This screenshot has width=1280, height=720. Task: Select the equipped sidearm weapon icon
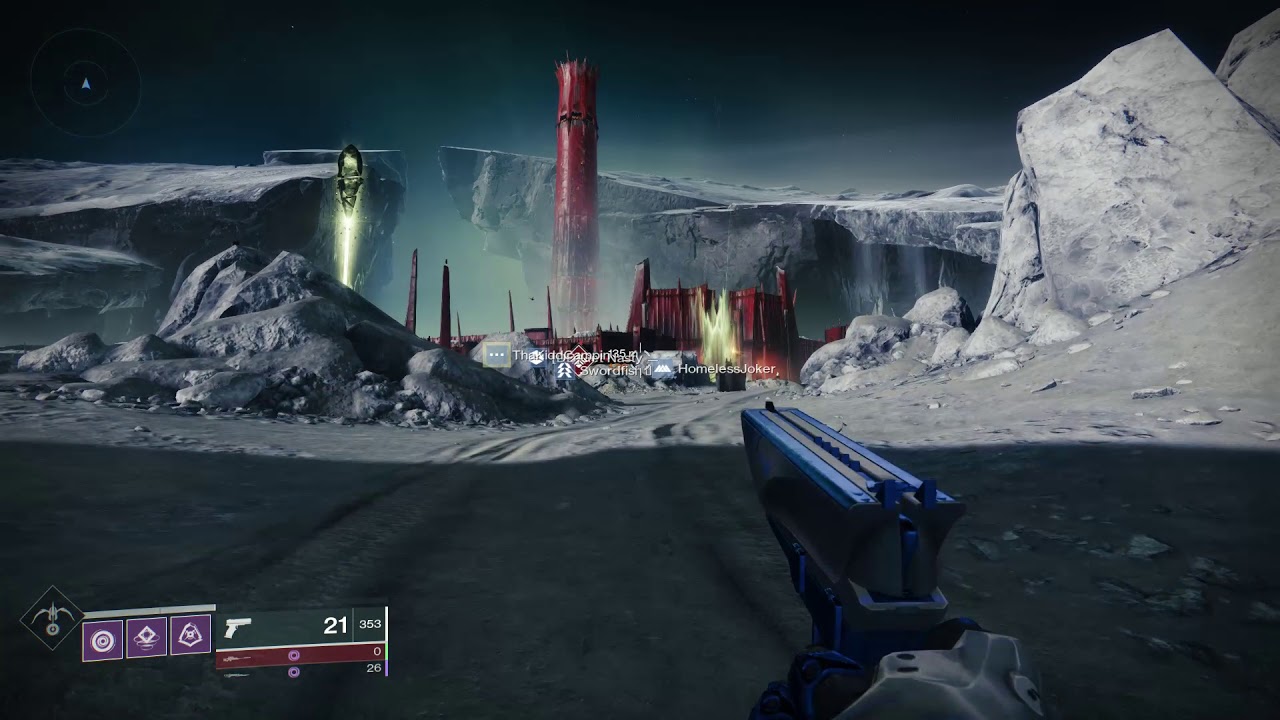(x=237, y=627)
